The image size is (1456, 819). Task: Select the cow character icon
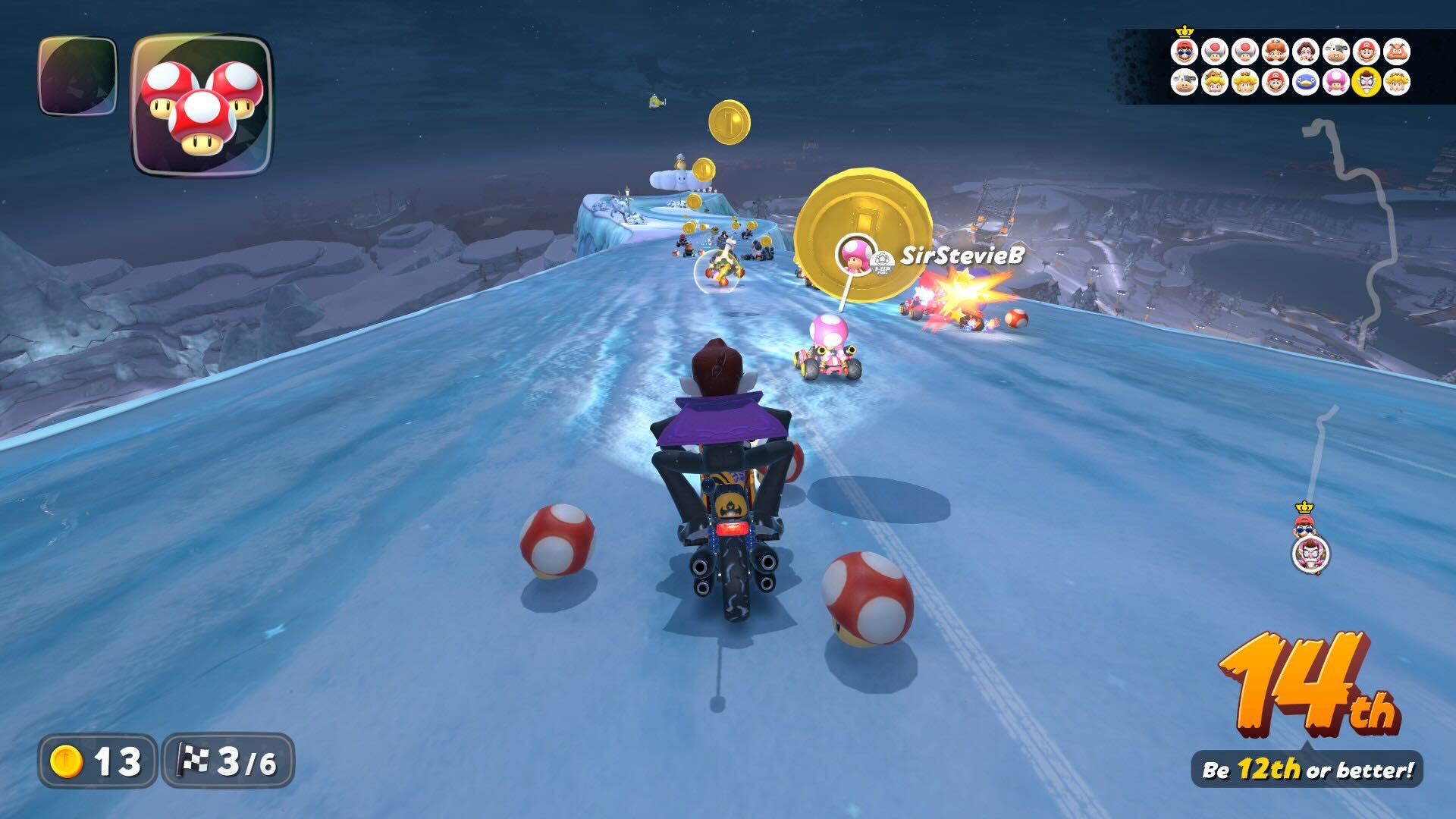pos(1337,52)
